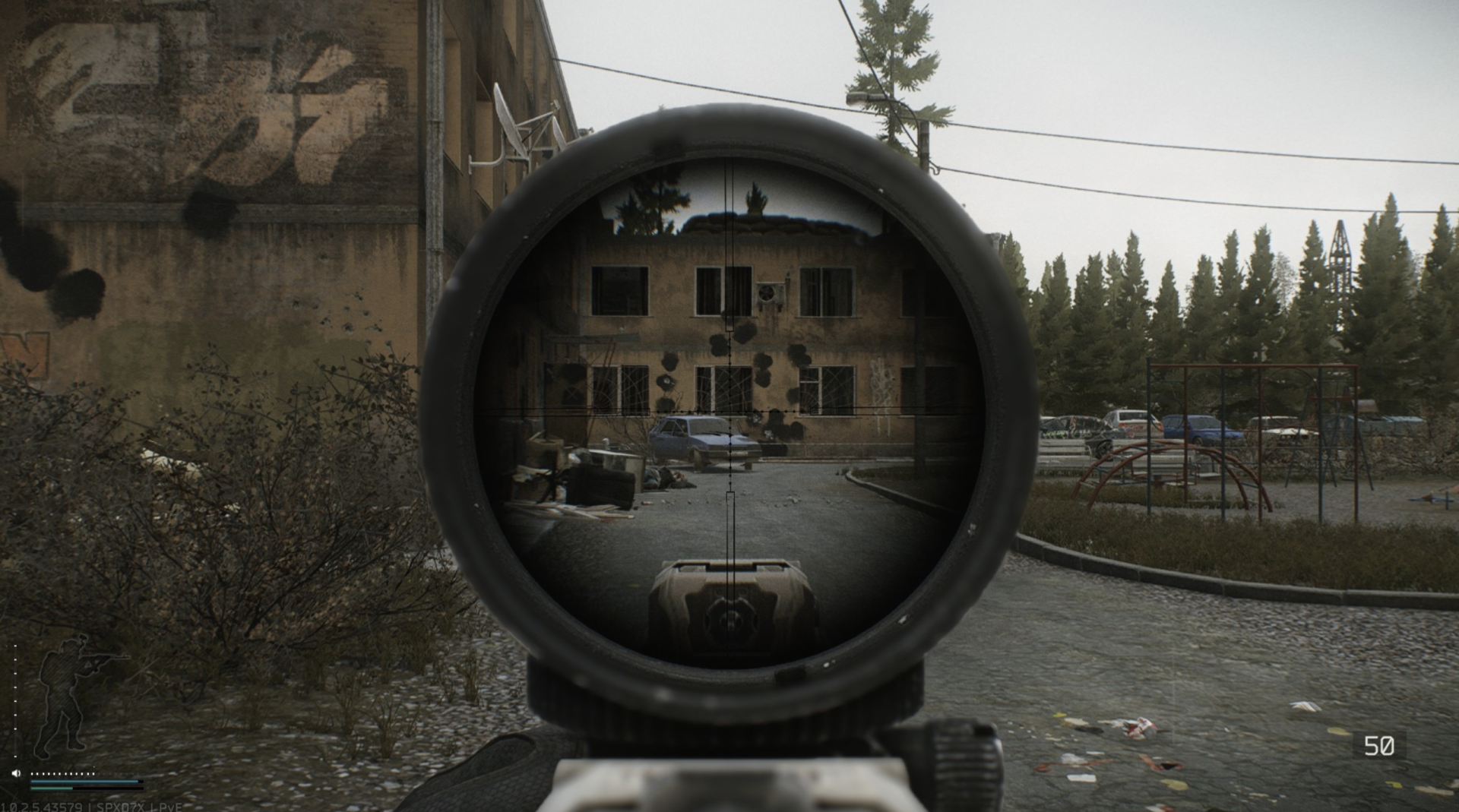Select the rifle in the stance silhouette
Image resolution: width=1459 pixels, height=812 pixels.
[x=106, y=656]
